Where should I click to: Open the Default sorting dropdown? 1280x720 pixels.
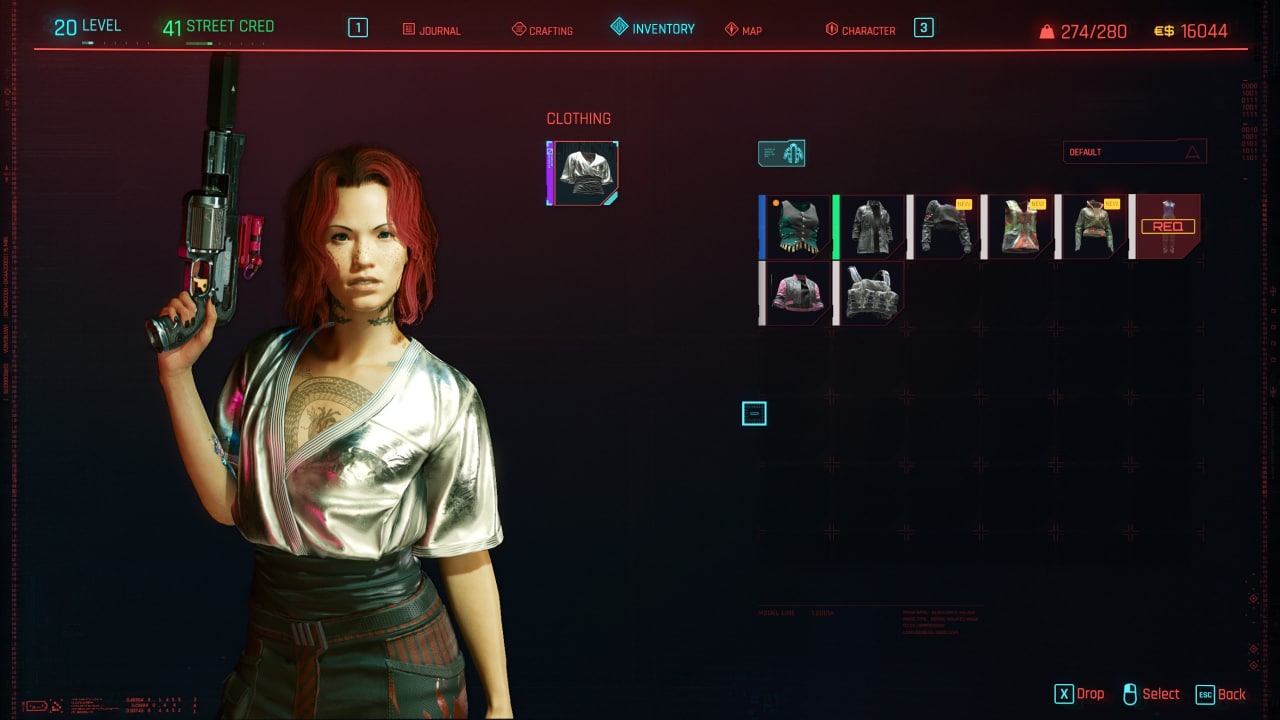pos(1134,152)
